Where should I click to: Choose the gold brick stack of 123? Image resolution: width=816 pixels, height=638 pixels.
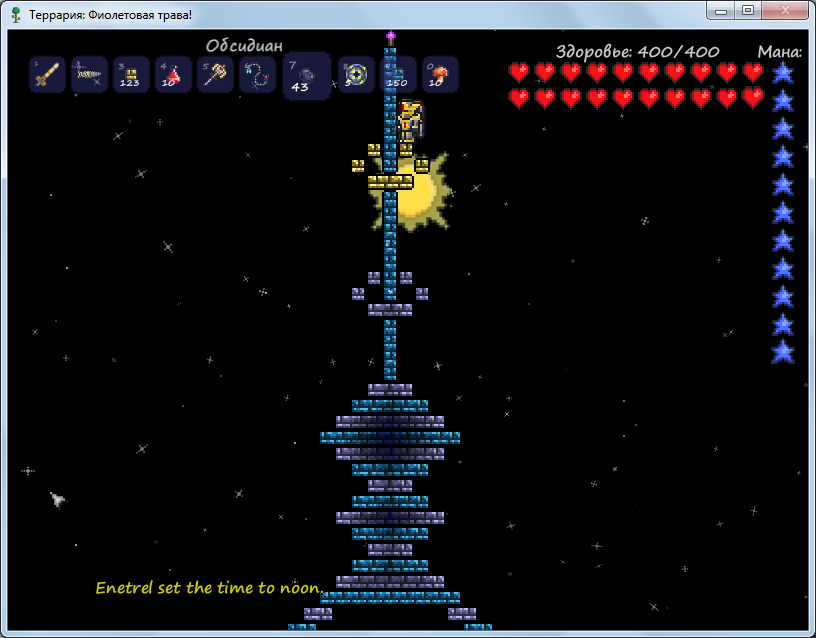click(131, 75)
